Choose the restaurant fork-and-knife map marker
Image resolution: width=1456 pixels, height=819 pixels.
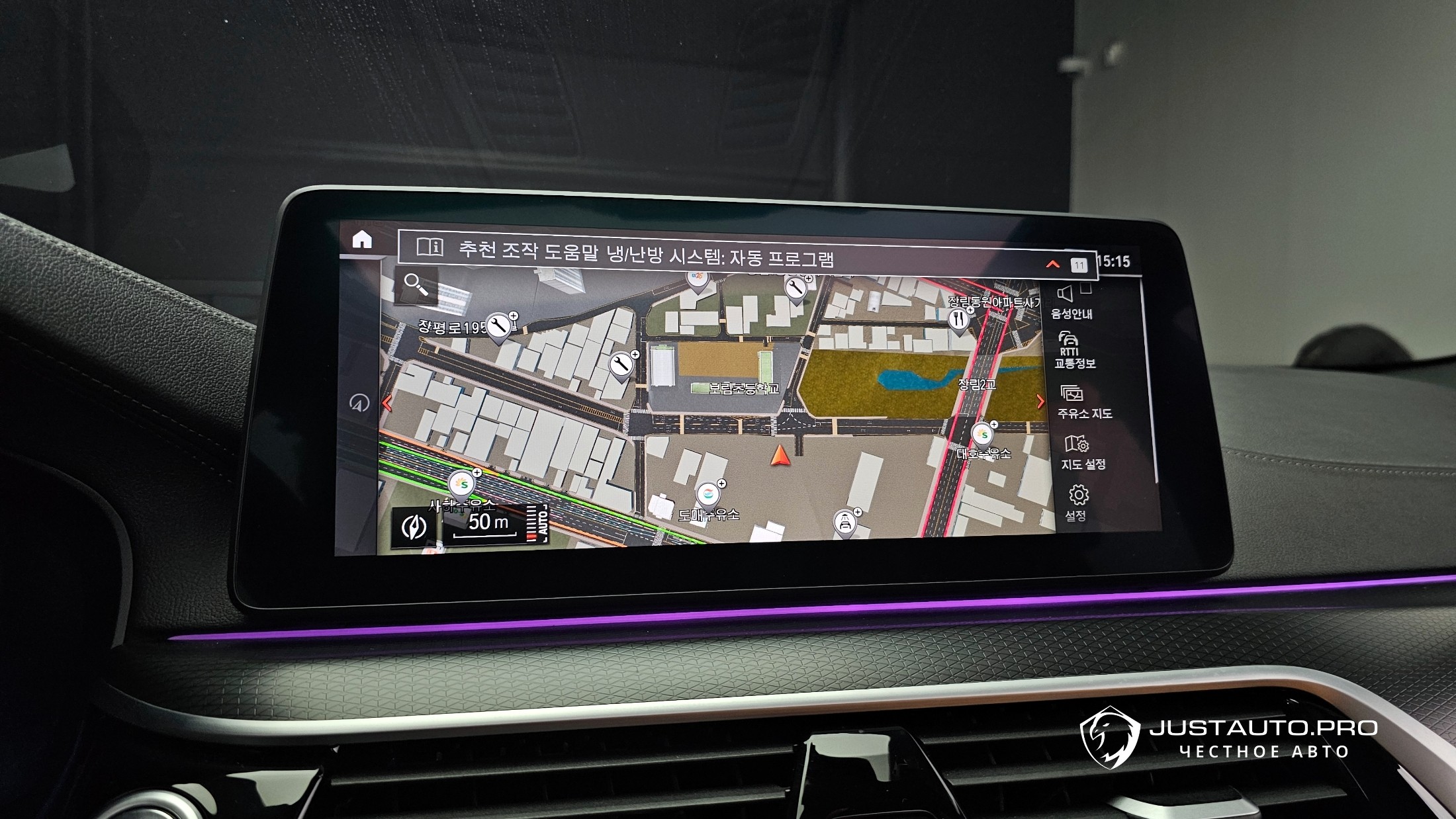(959, 320)
